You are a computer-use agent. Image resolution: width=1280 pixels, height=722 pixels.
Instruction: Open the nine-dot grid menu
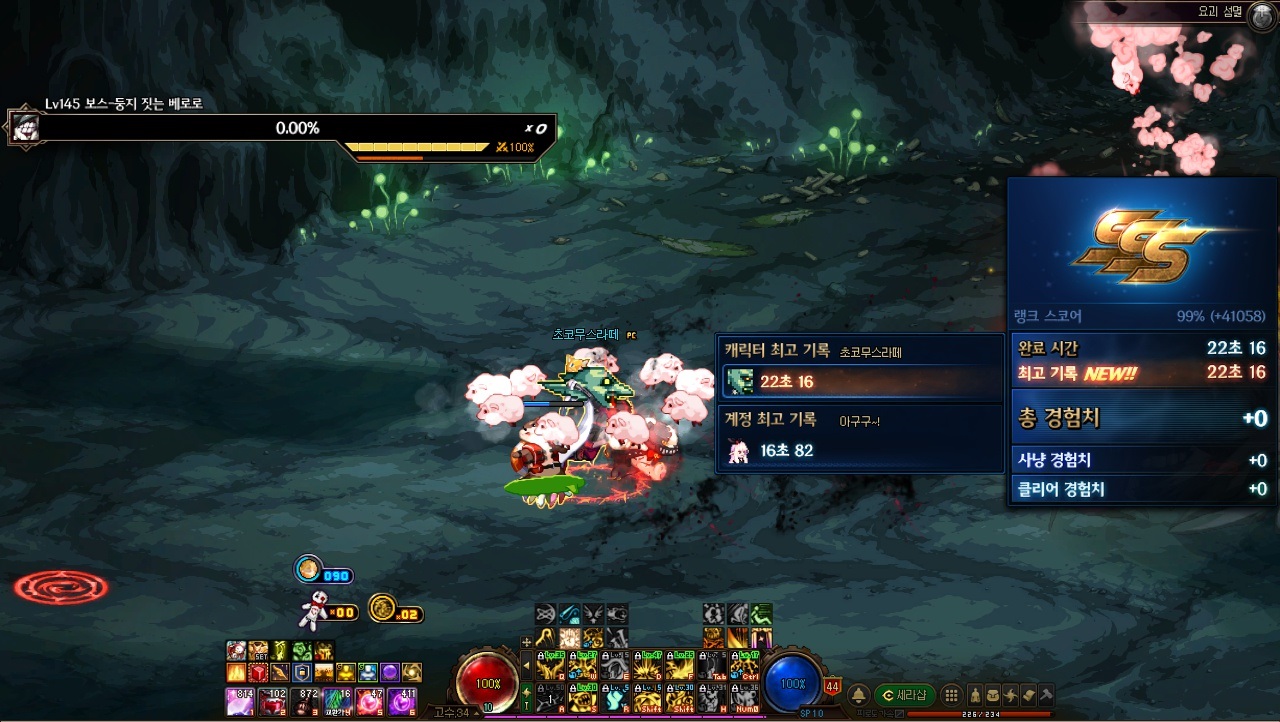(x=951, y=695)
